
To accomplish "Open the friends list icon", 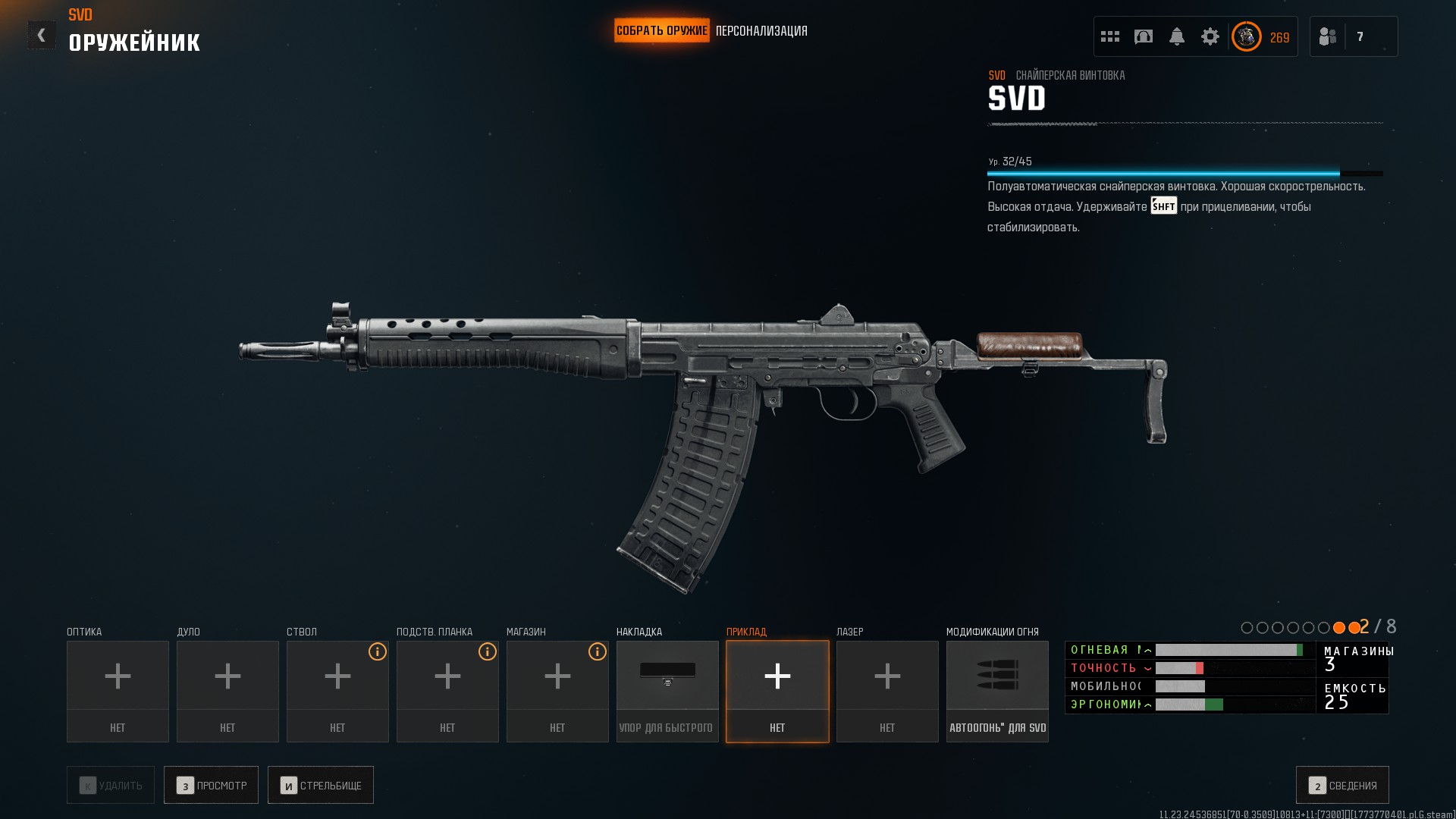I will click(x=1328, y=36).
